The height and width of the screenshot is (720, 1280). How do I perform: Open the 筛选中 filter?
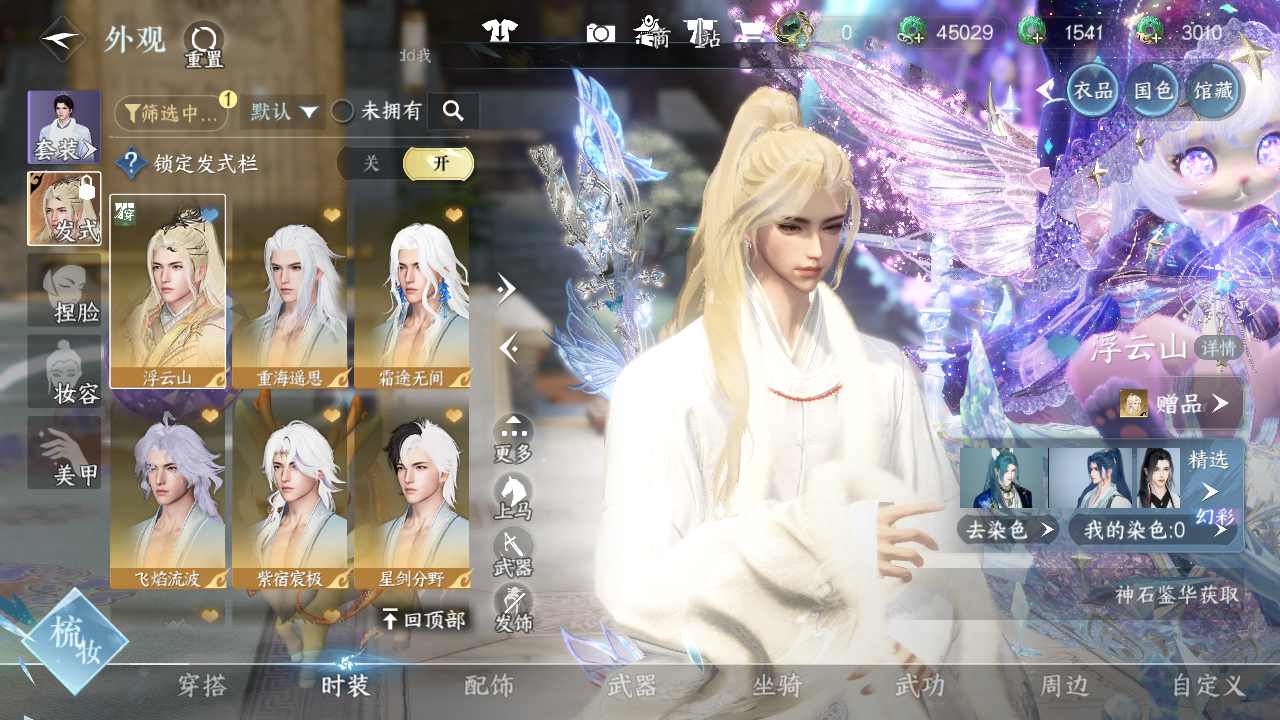tap(172, 113)
